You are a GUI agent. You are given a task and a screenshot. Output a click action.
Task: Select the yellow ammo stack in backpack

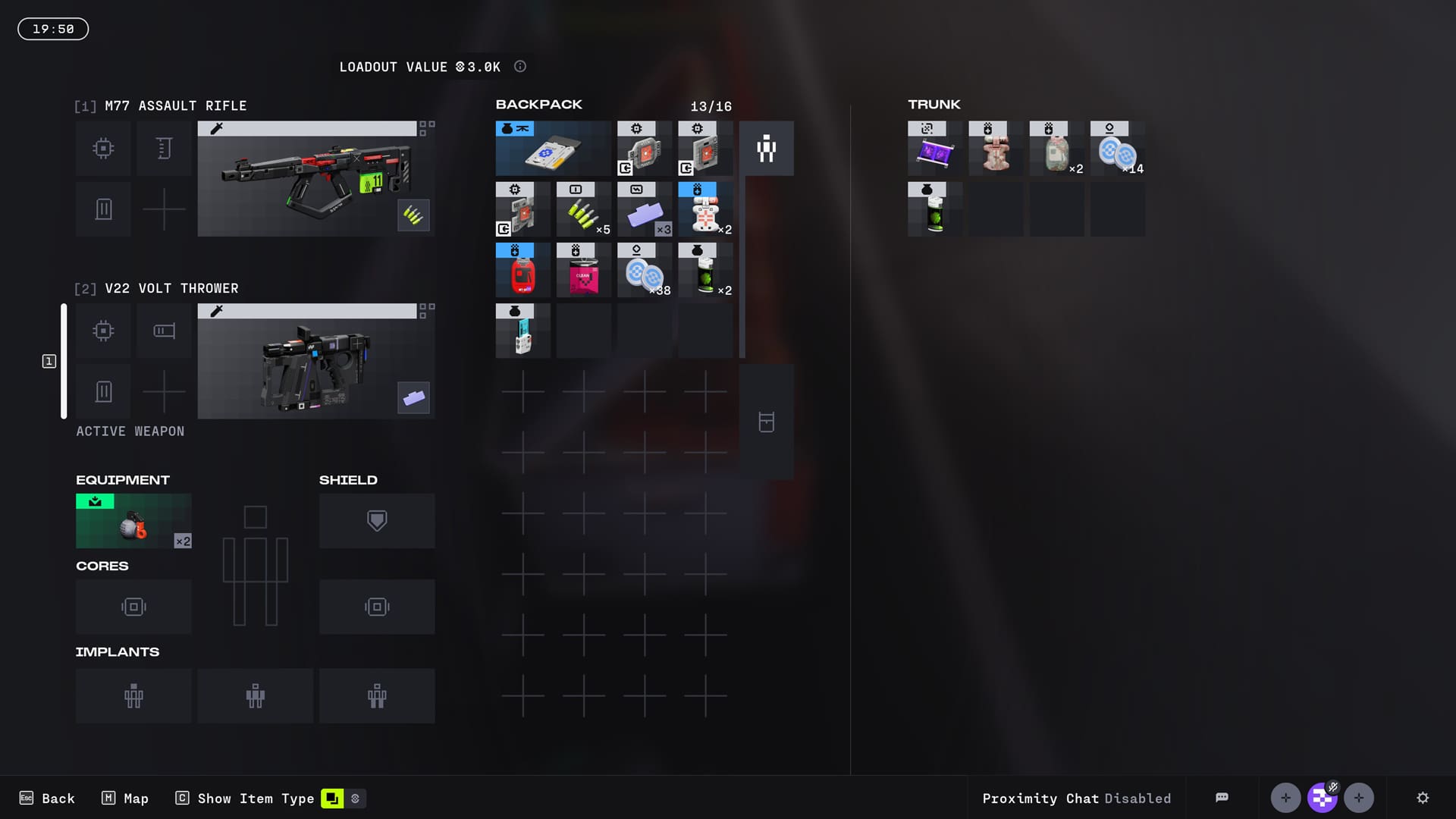[x=583, y=210]
